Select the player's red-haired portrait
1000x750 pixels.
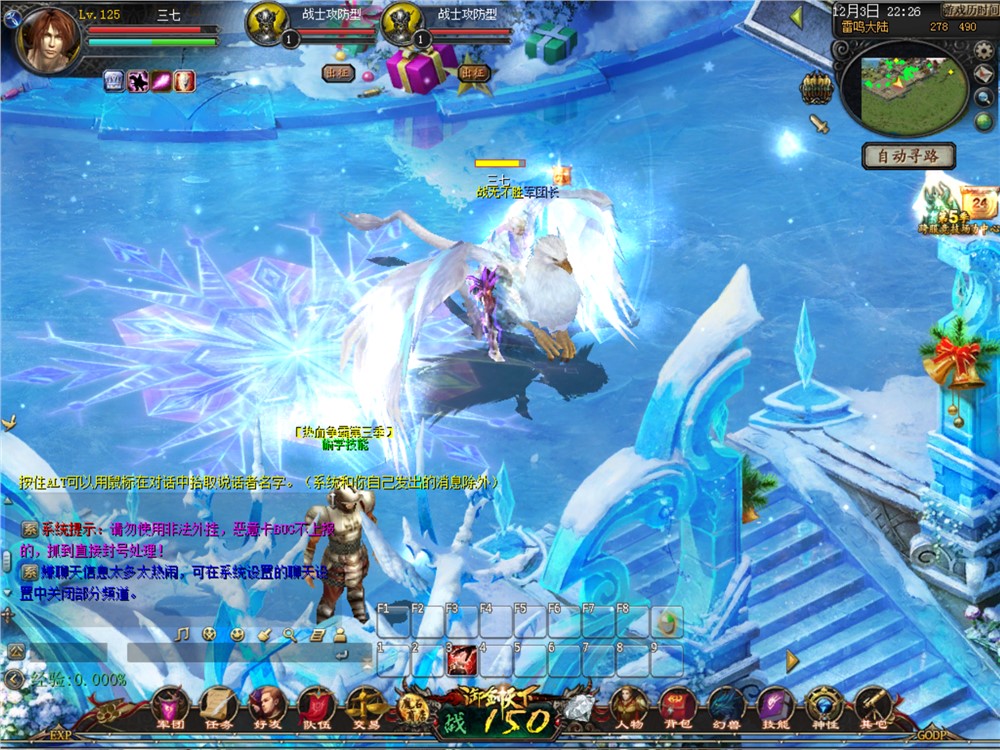(48, 39)
